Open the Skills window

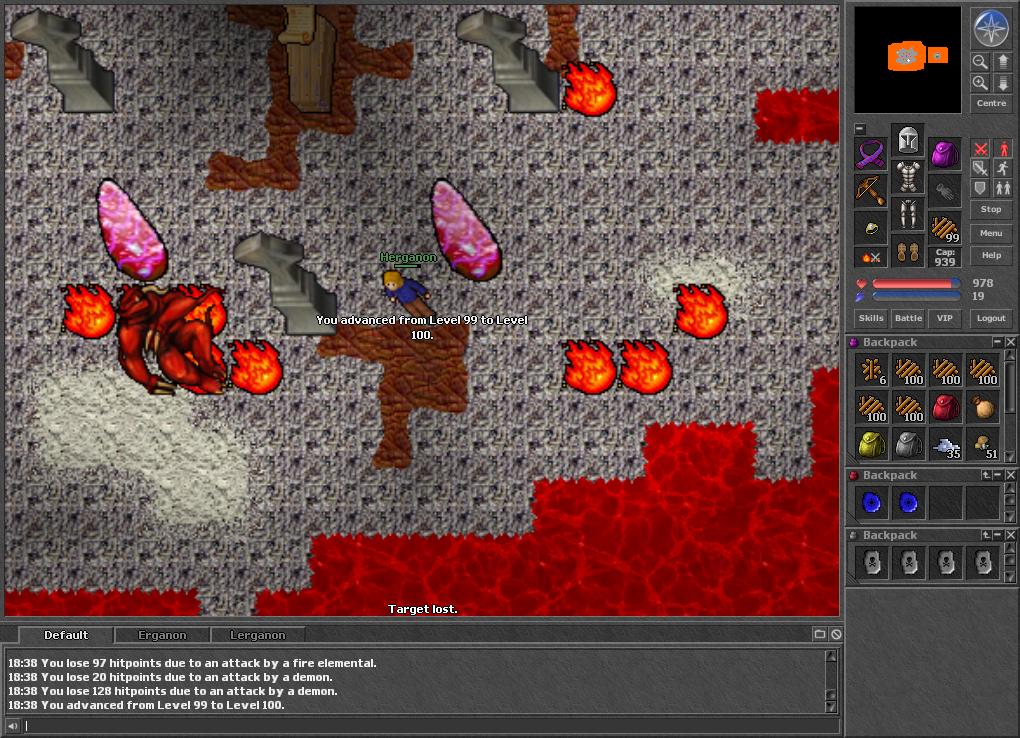[871, 318]
